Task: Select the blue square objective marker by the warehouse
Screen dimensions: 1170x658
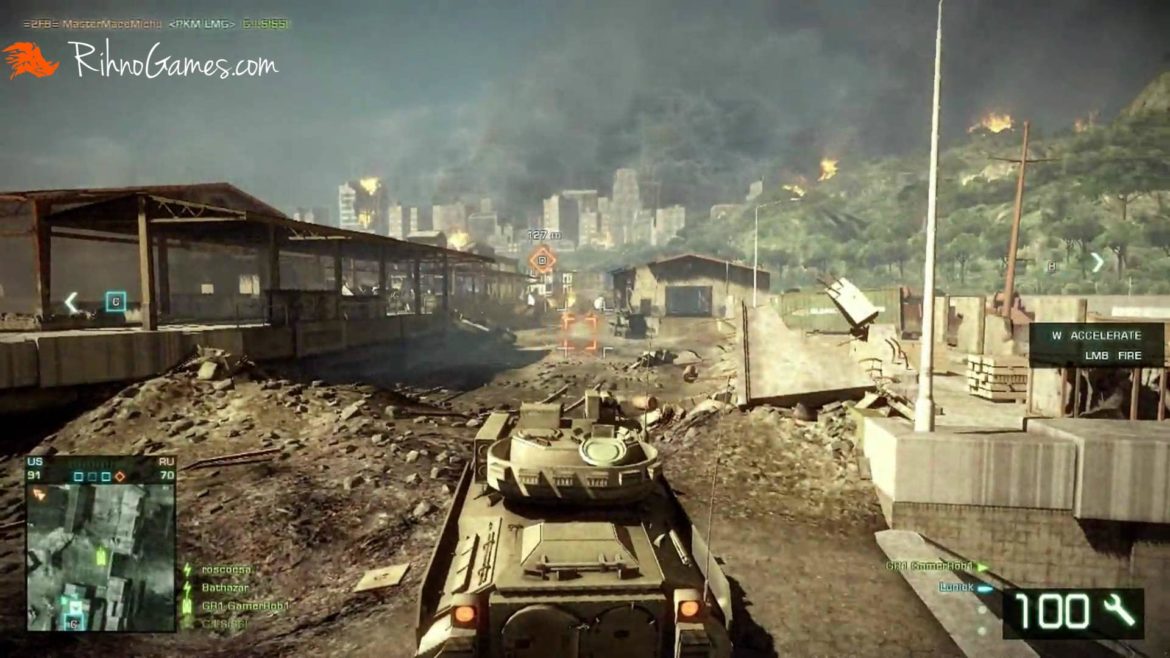Action: pyautogui.click(x=116, y=301)
